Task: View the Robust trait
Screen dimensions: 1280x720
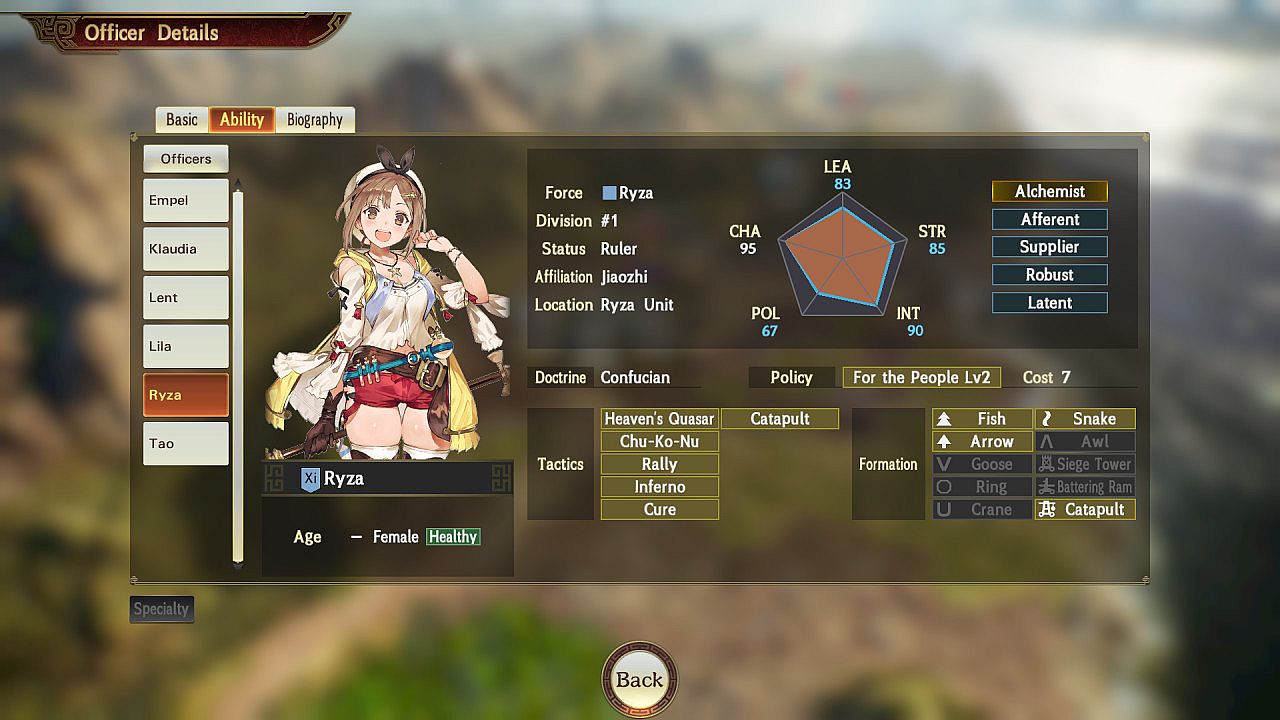Action: [x=1049, y=275]
